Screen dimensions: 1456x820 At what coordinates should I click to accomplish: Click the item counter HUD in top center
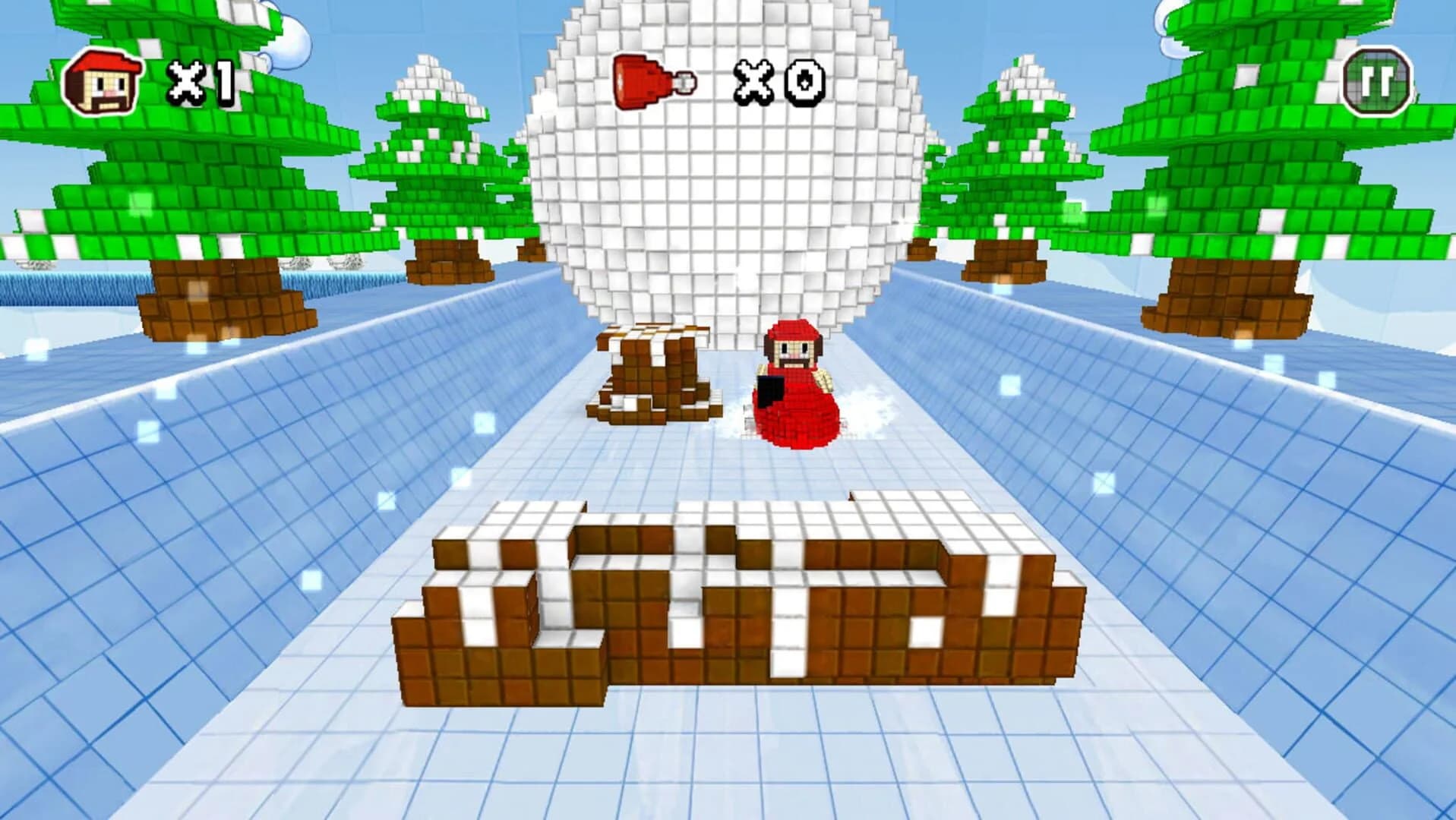pyautogui.click(x=714, y=80)
